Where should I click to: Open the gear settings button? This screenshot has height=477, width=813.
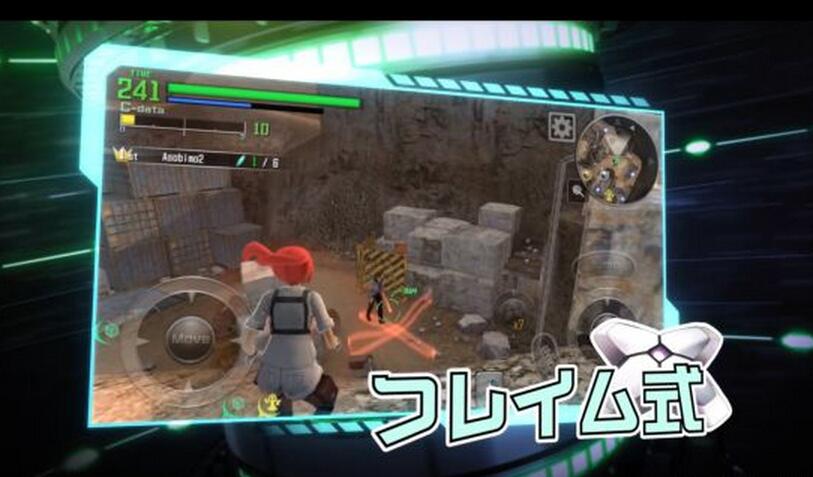(x=561, y=127)
